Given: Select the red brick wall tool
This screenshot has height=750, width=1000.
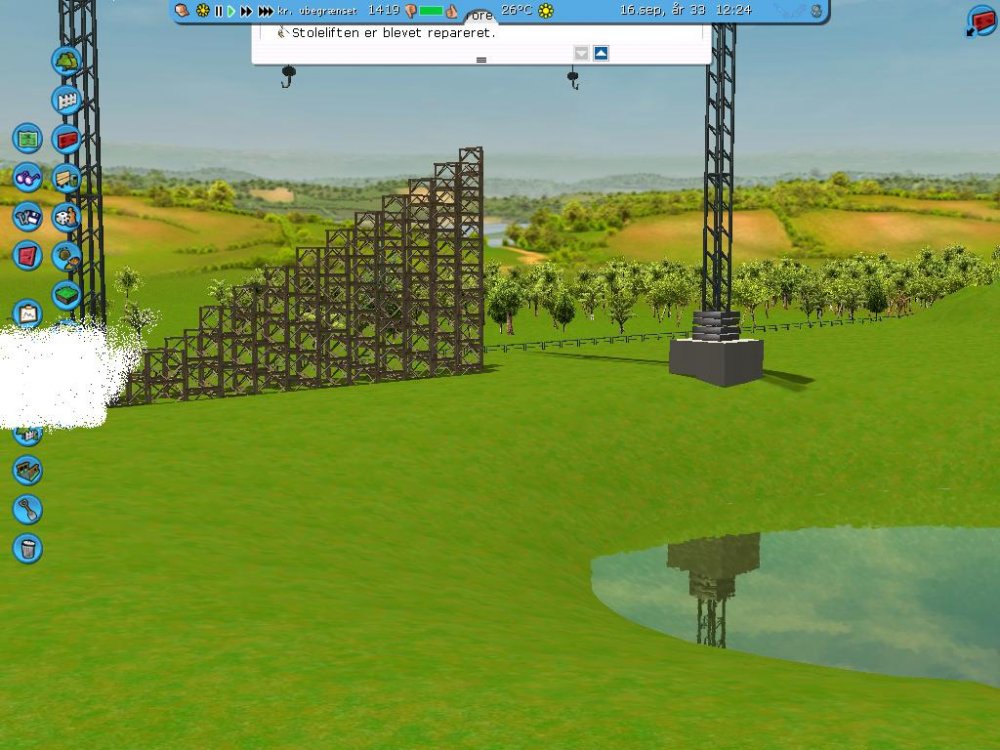Looking at the screenshot, I should coord(67,139).
